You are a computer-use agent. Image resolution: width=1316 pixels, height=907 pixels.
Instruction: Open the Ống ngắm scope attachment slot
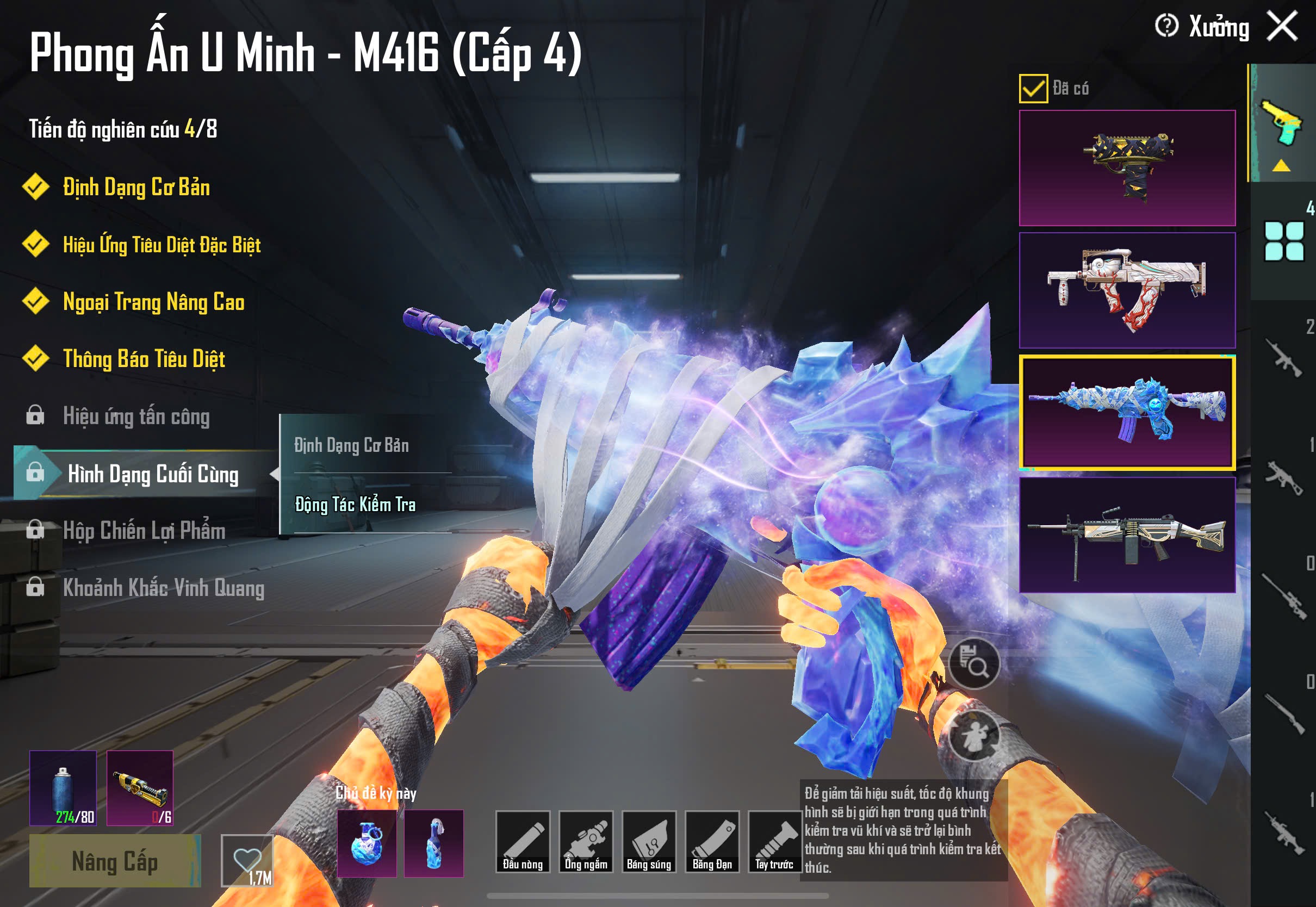click(586, 841)
